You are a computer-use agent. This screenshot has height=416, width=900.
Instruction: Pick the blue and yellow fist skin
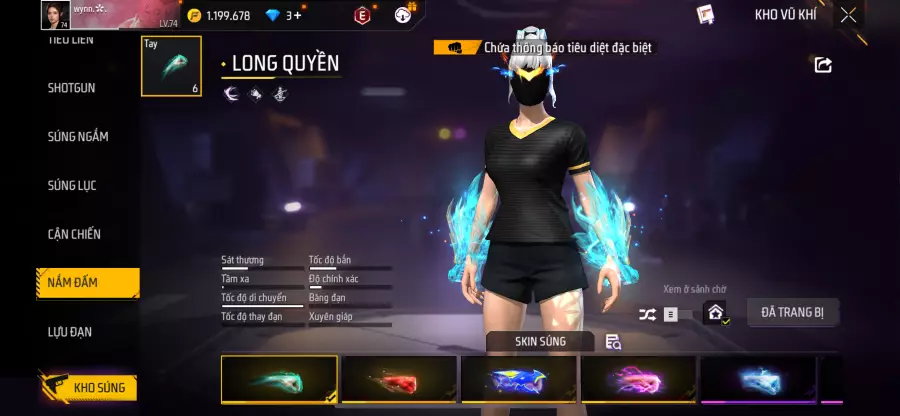(518, 379)
